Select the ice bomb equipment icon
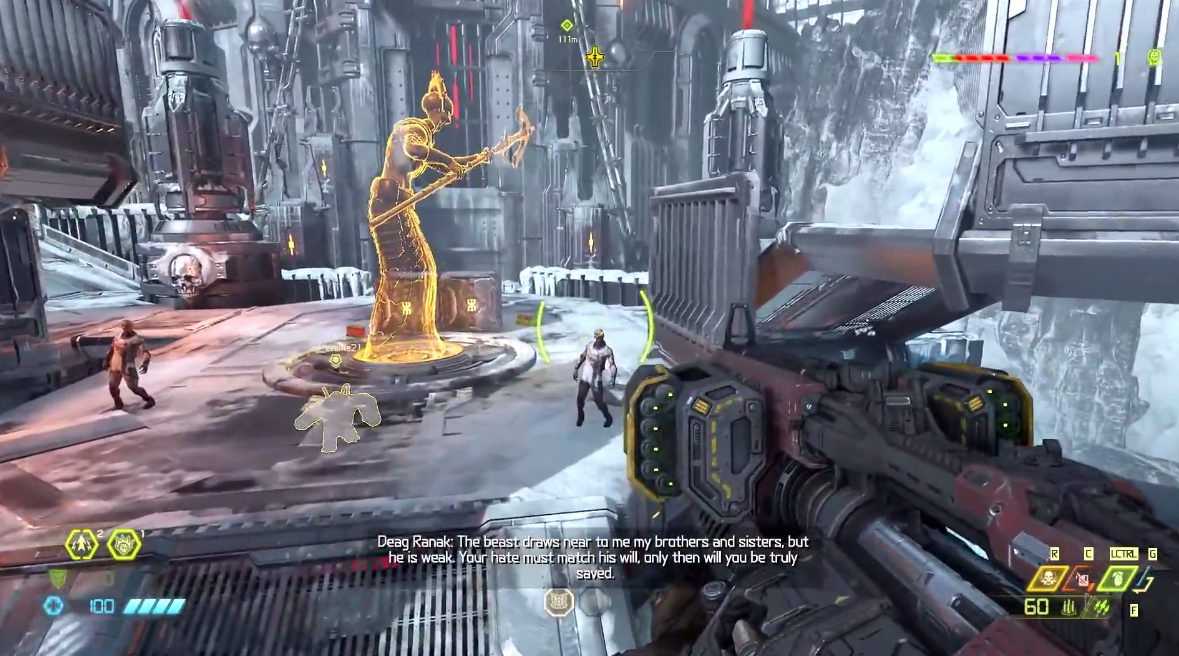Screen dimensions: 1179x656 [x=1084, y=578]
